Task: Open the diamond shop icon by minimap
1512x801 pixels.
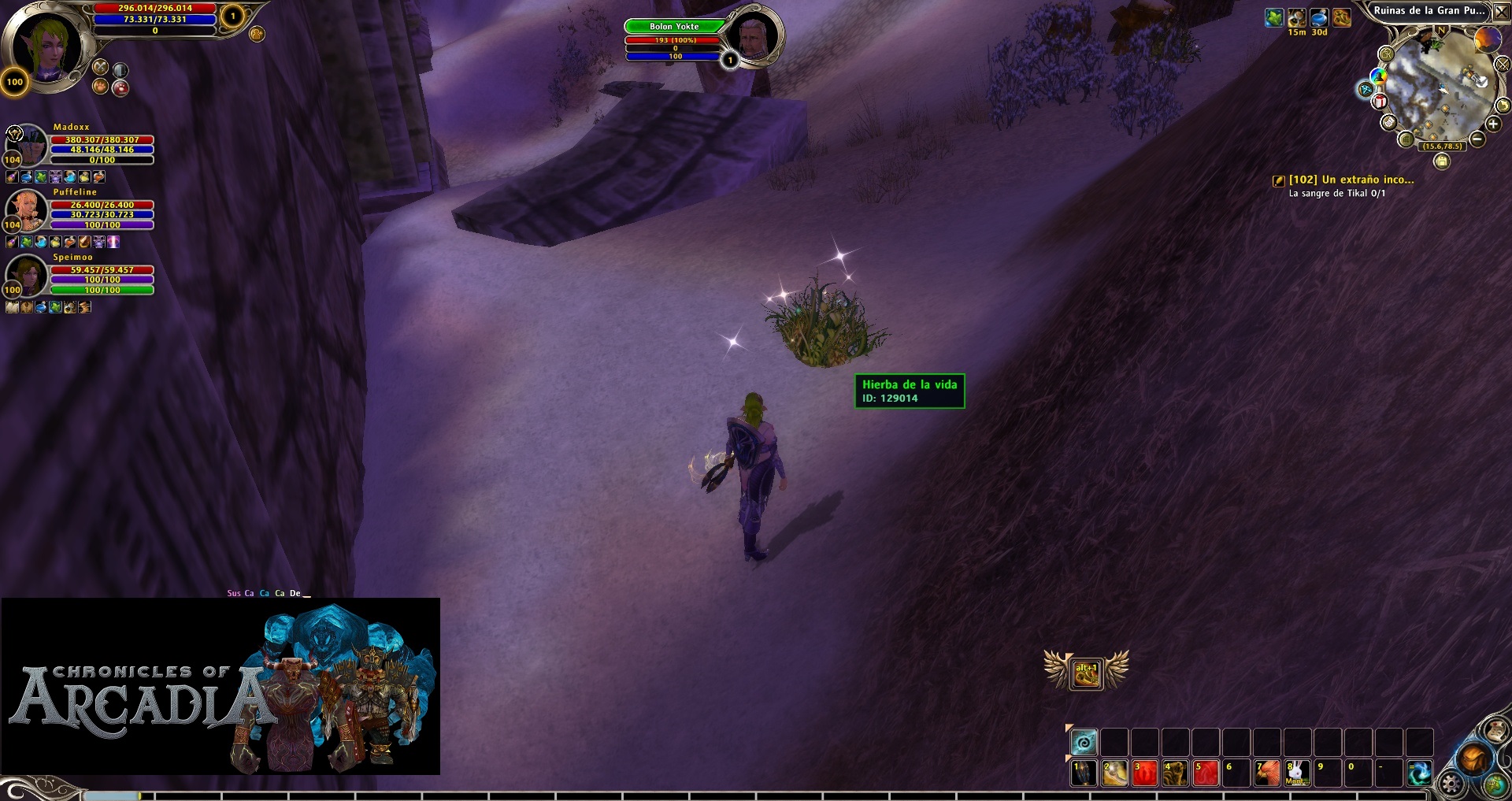Action: (x=1366, y=90)
